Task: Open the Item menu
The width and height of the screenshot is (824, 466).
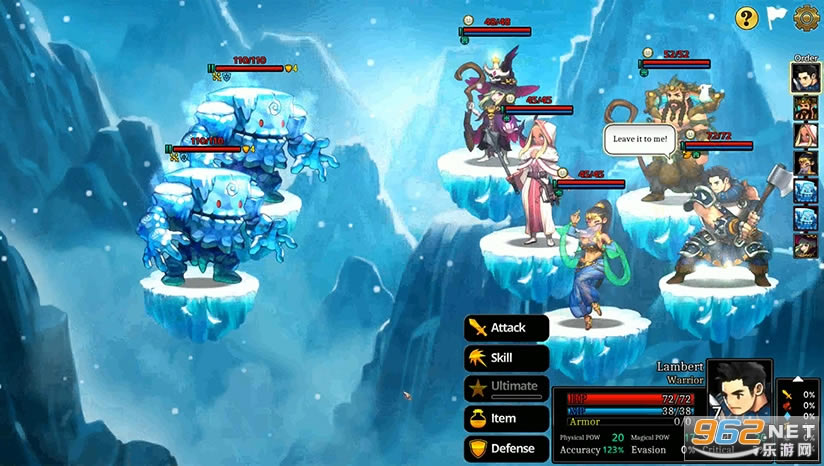Action: coord(507,418)
